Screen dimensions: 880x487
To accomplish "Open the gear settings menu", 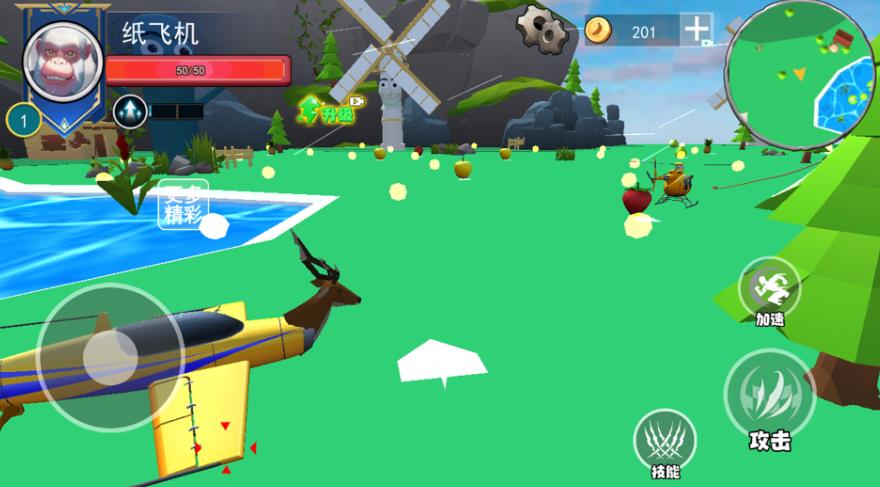I will tap(542, 29).
